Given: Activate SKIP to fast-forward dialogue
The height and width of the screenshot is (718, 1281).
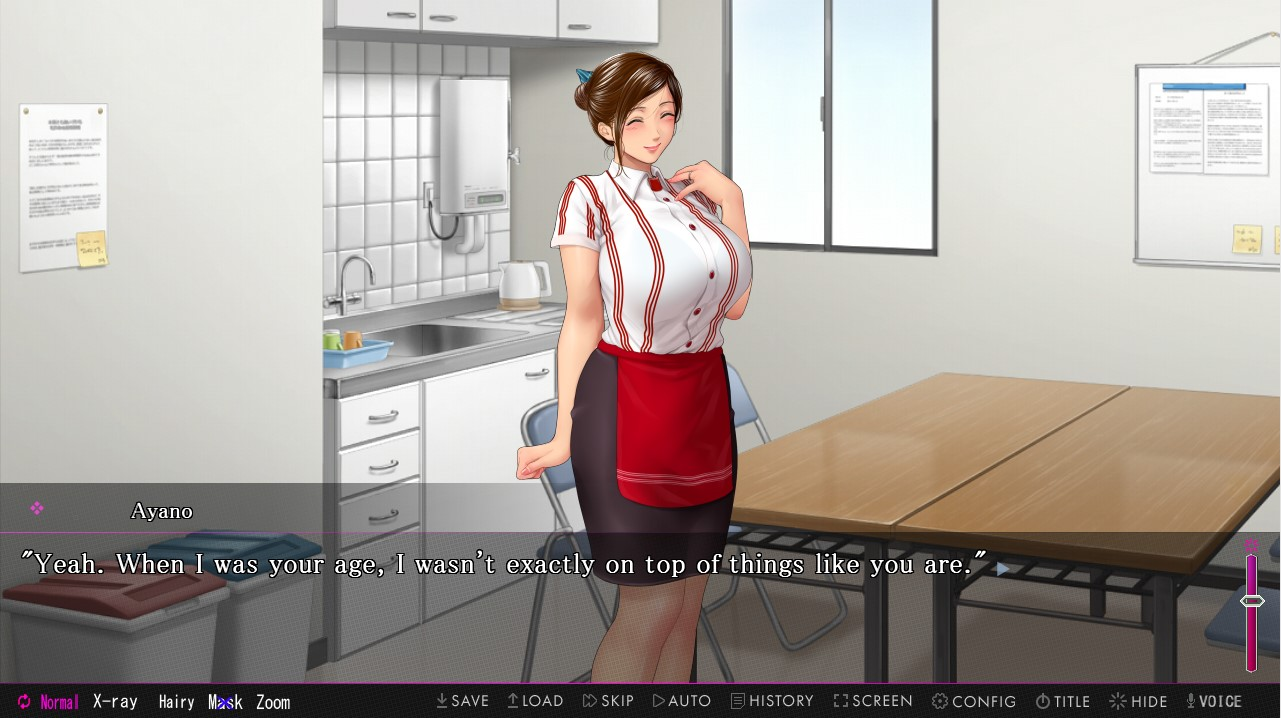Looking at the screenshot, I should pyautogui.click(x=608, y=701).
